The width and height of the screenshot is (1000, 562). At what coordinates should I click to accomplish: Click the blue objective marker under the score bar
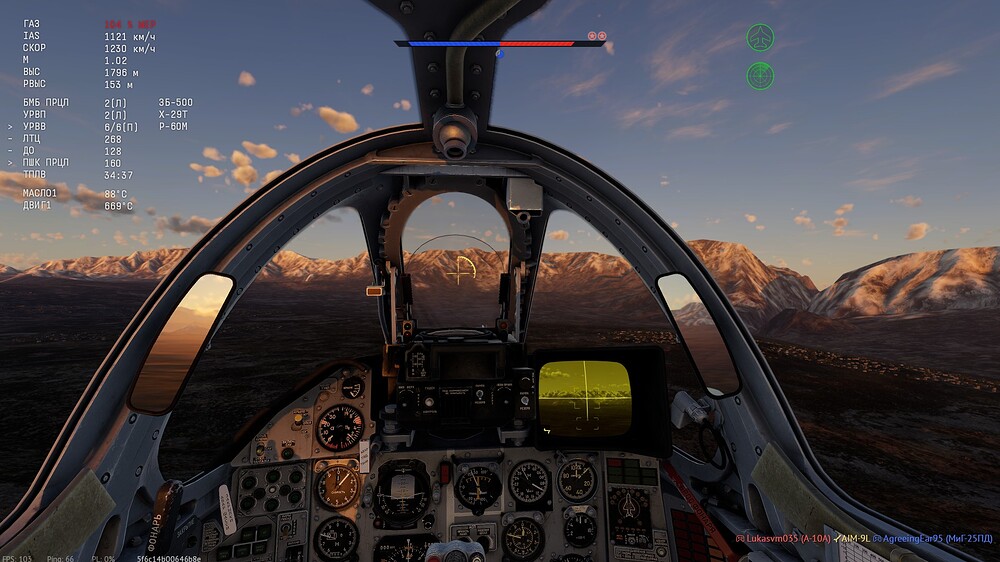point(500,54)
